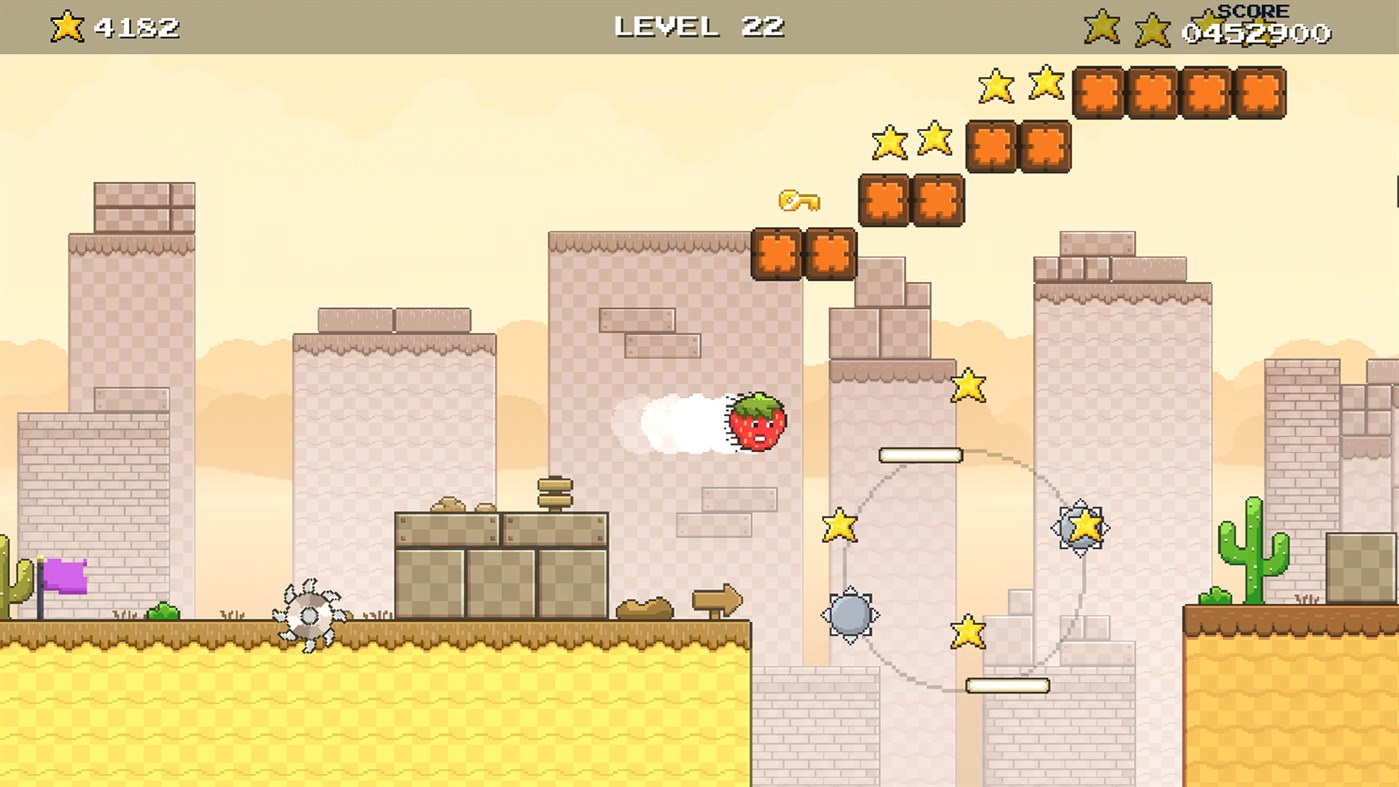
Task: Click the topmost row of orange crates
Action: tap(1178, 91)
